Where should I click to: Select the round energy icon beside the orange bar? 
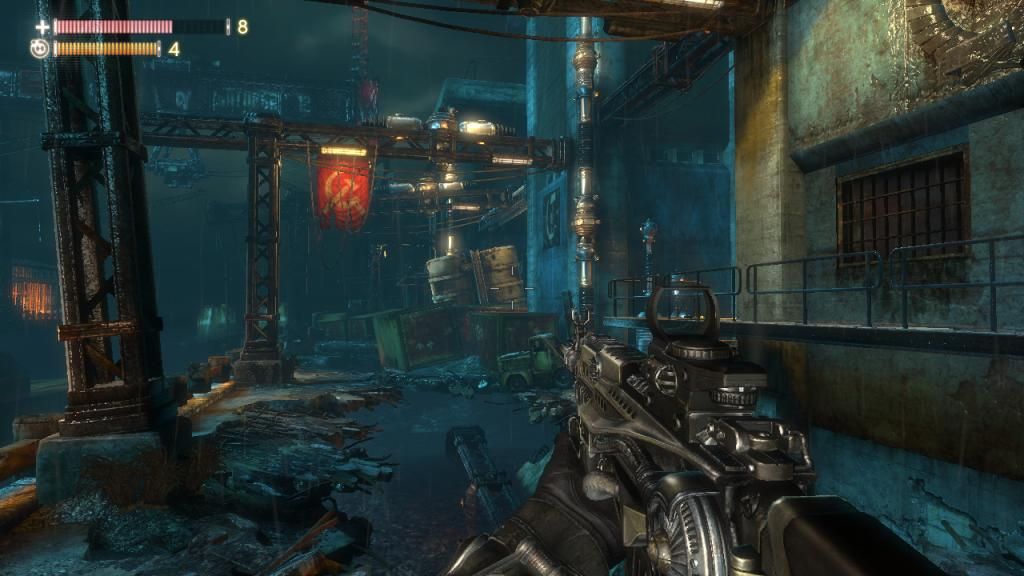[40, 48]
